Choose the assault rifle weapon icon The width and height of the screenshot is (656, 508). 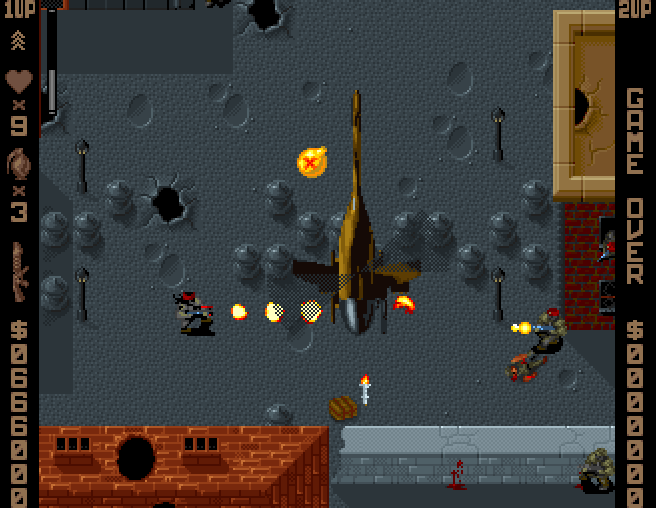point(19,272)
